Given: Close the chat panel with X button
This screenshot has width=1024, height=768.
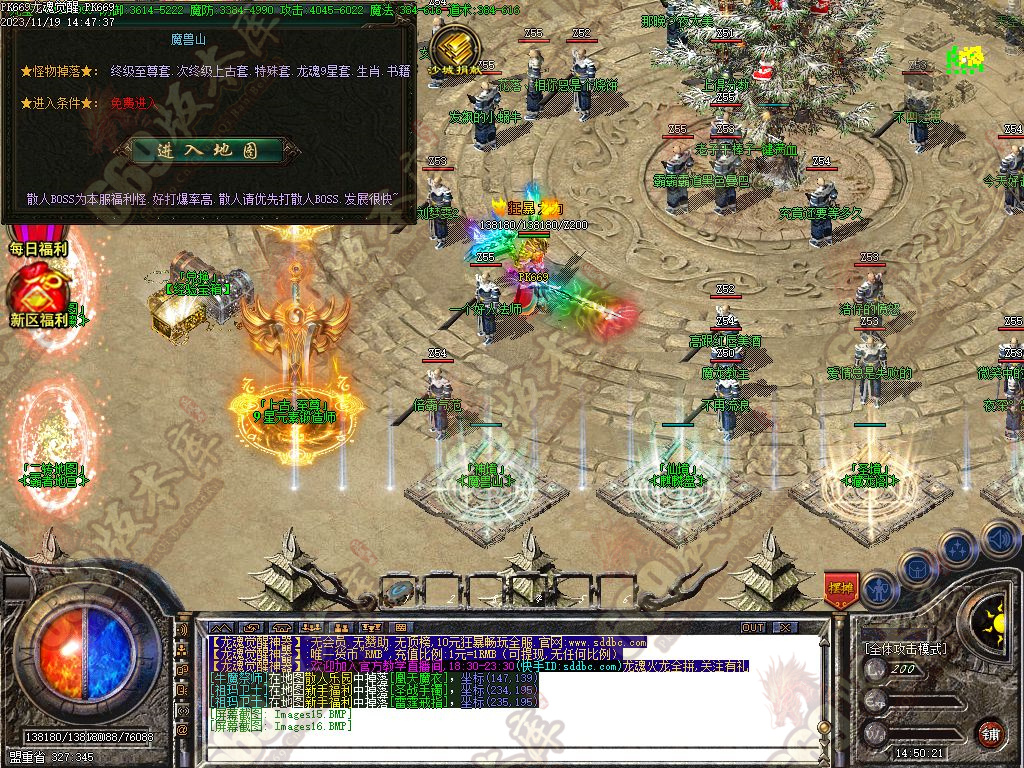Looking at the screenshot, I should (785, 627).
